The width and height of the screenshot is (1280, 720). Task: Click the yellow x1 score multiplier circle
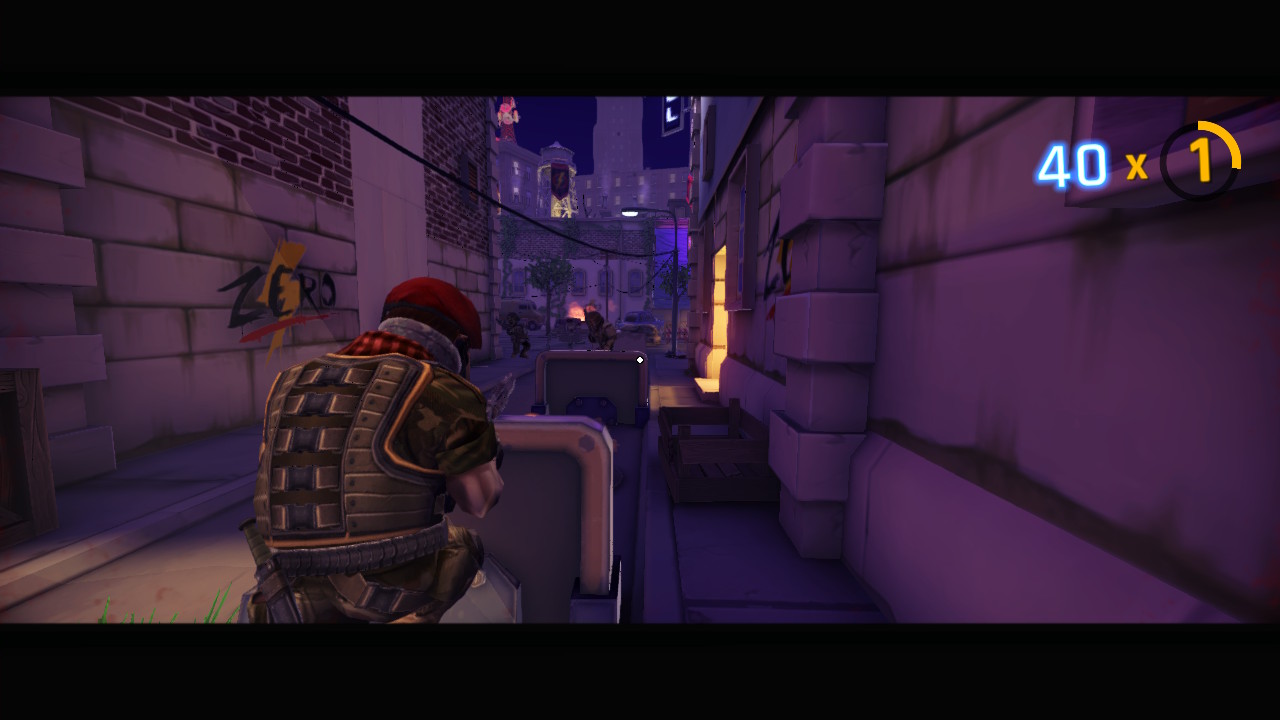coord(1200,165)
